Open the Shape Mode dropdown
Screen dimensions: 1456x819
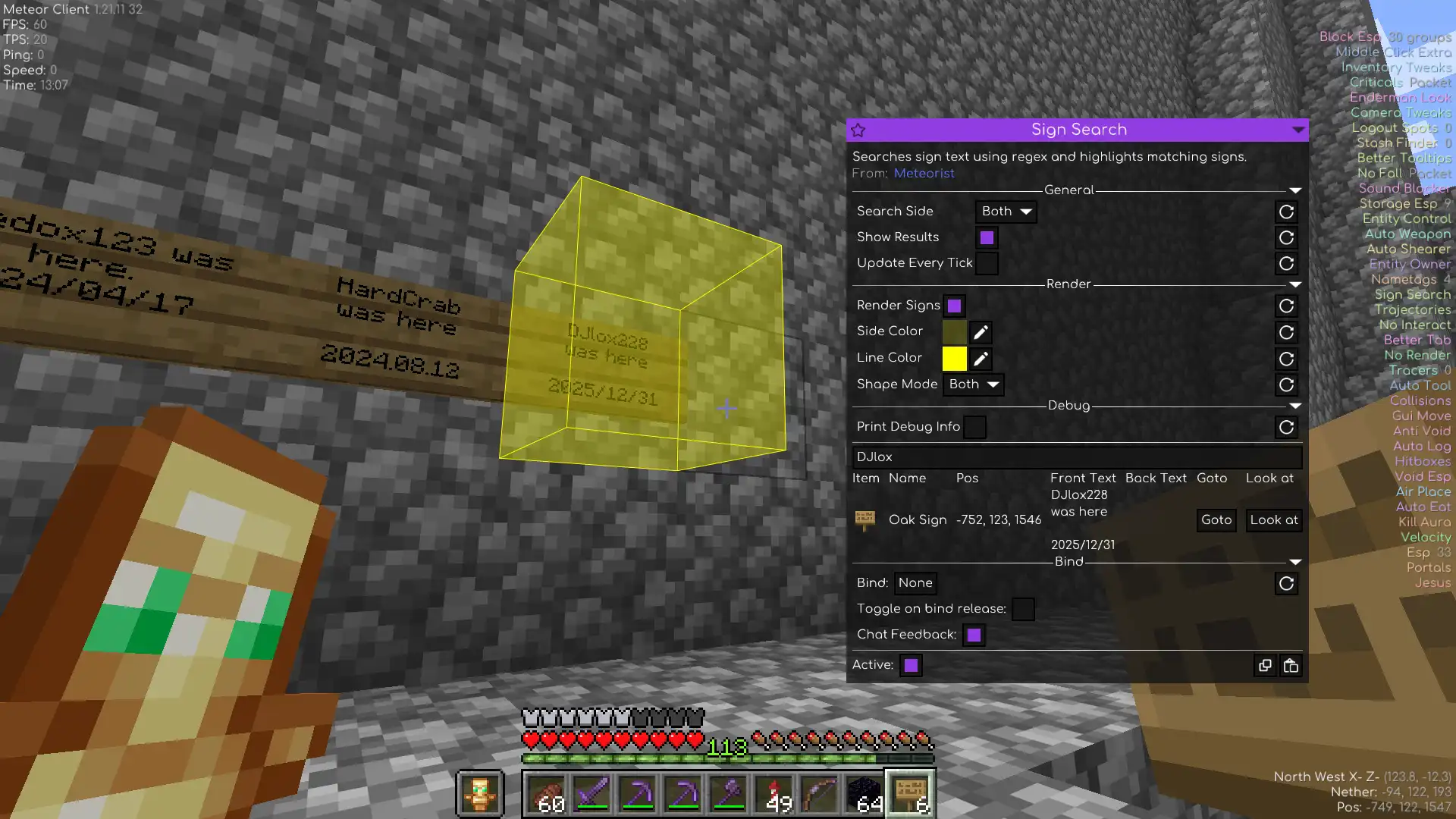[x=973, y=384]
